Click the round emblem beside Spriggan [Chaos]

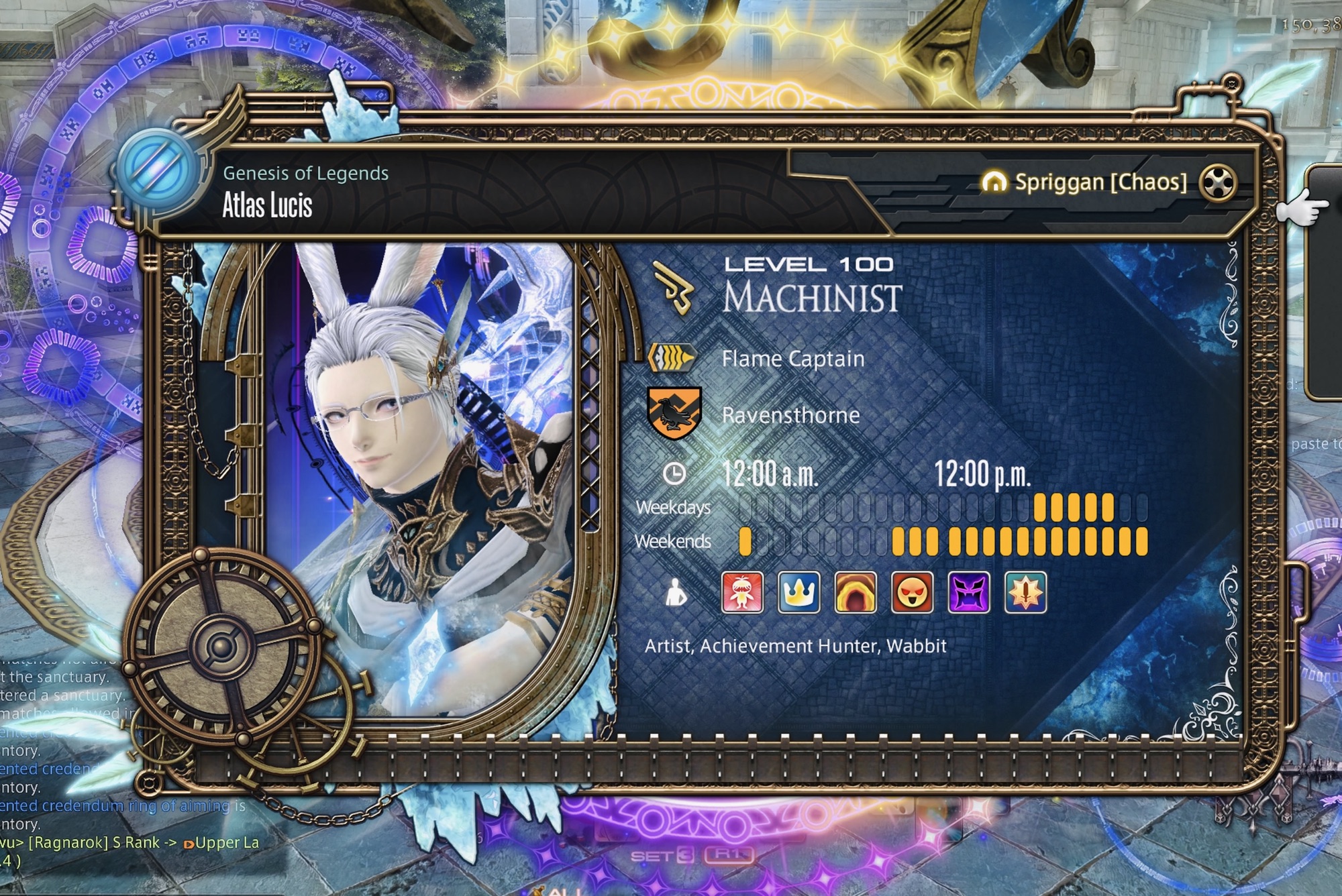pos(1218,182)
